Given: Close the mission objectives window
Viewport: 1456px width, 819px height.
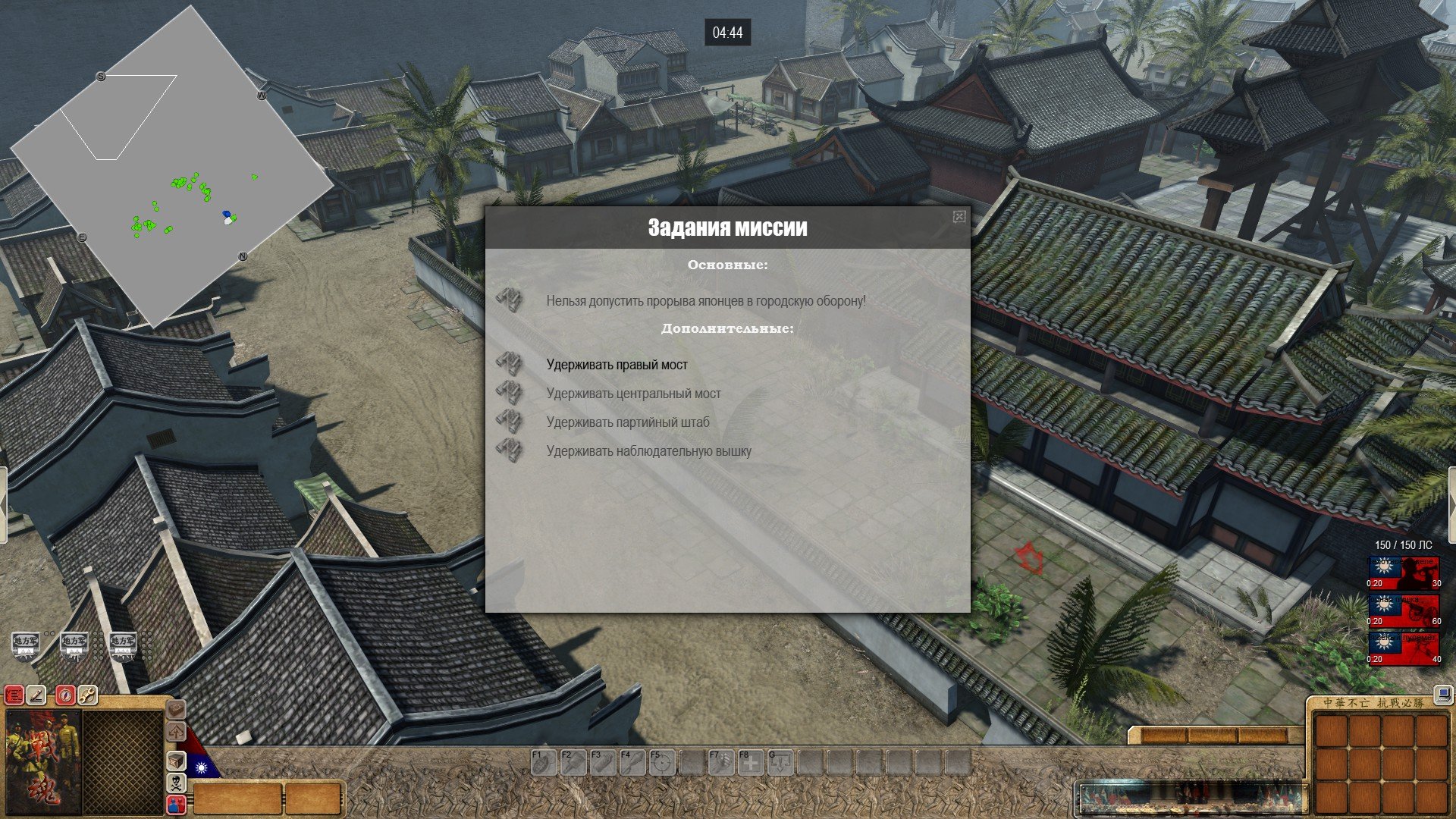Looking at the screenshot, I should click(959, 217).
